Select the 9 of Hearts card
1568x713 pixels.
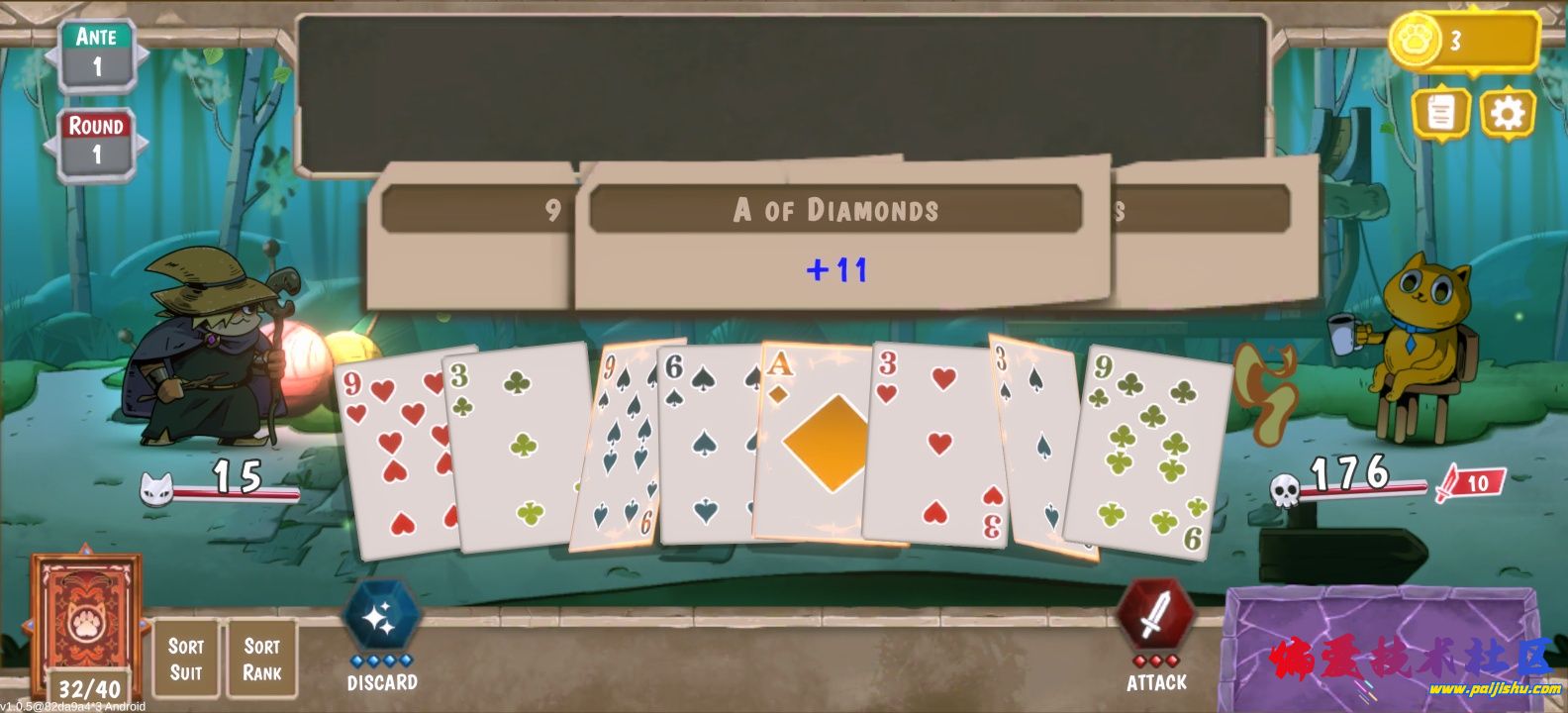coord(396,446)
